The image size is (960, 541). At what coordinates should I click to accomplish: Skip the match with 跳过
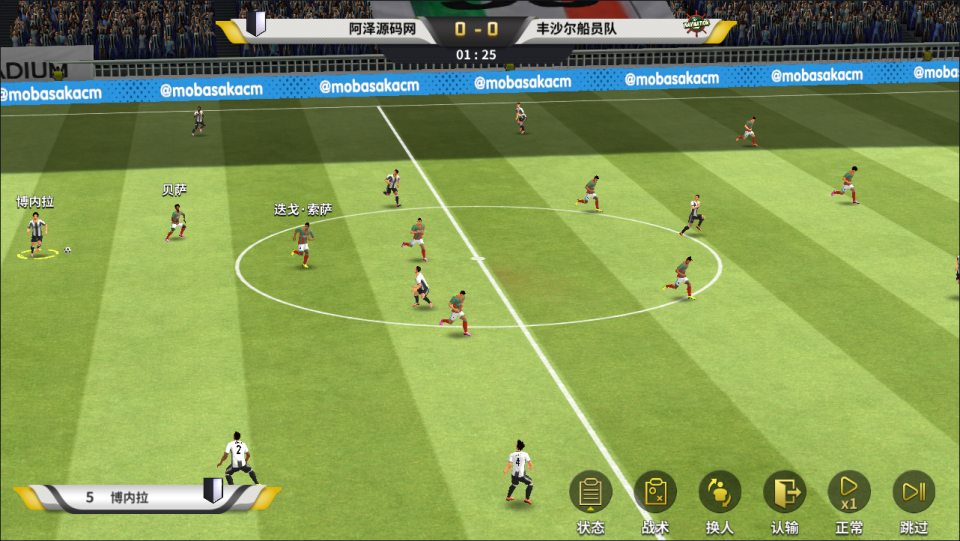(x=913, y=492)
